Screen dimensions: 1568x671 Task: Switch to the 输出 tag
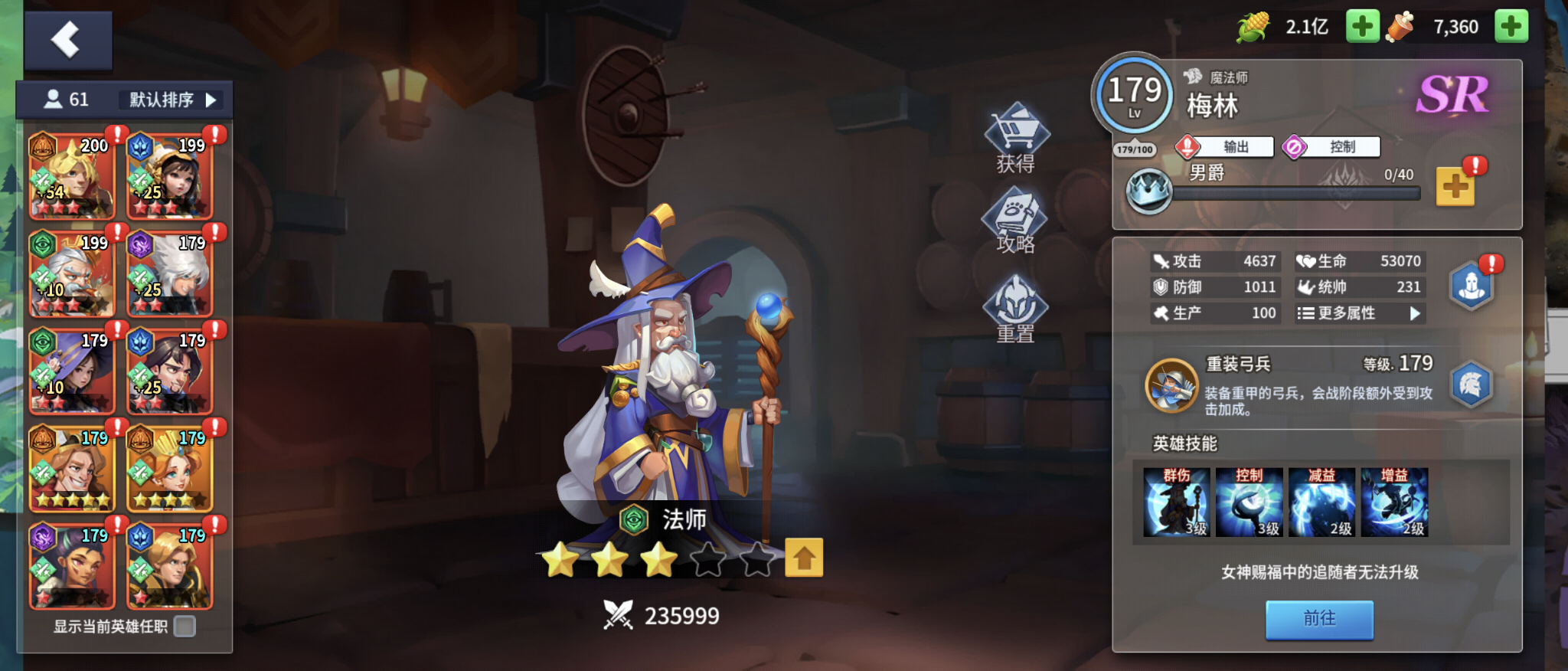1225,146
